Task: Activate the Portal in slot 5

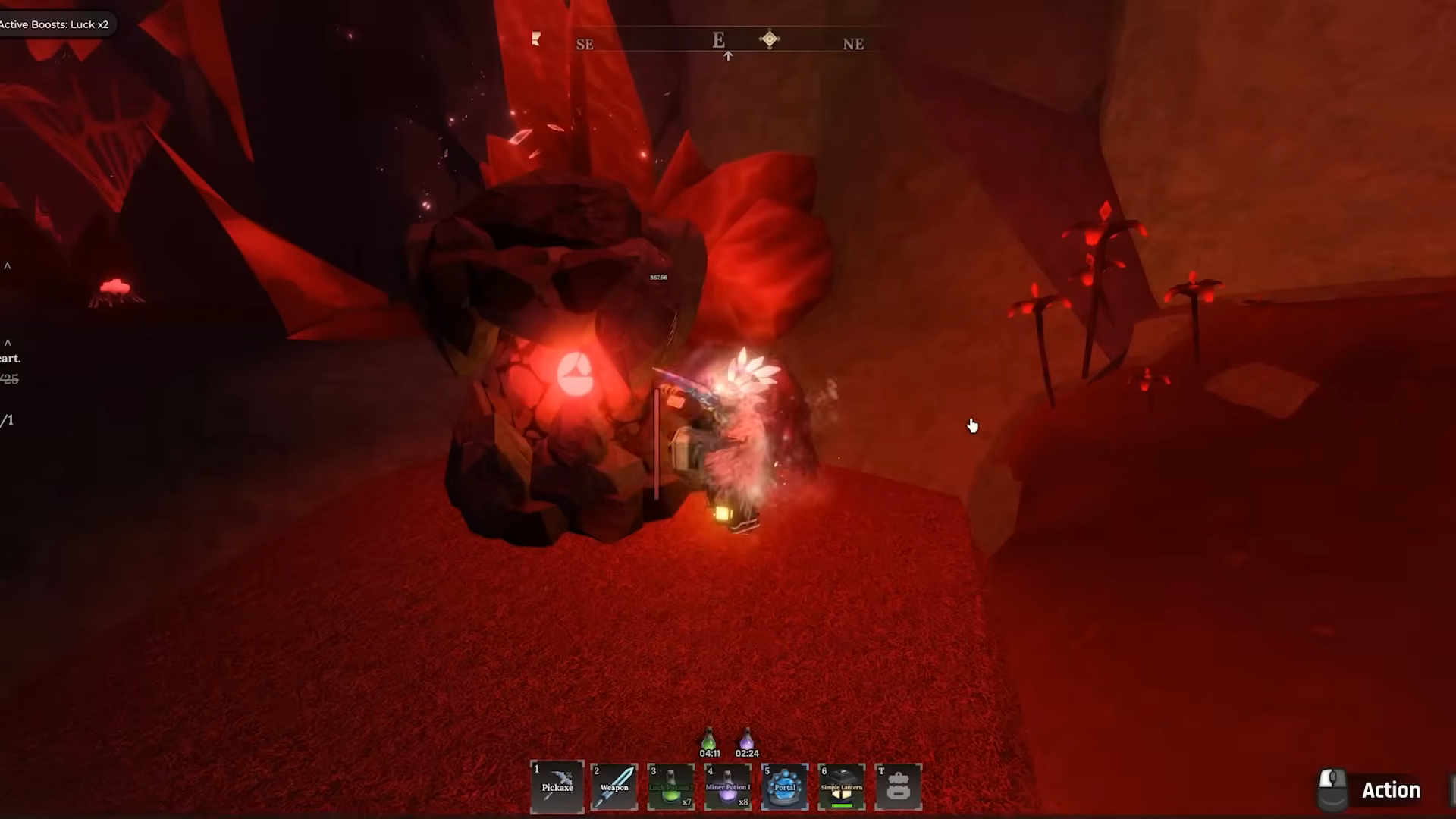Action: click(x=784, y=786)
